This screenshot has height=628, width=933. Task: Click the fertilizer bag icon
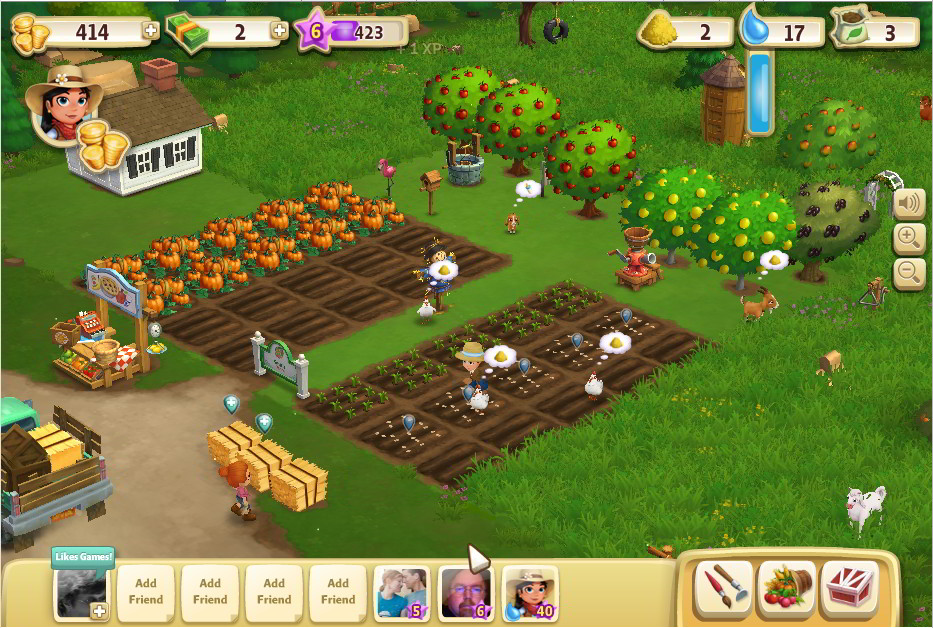849,29
